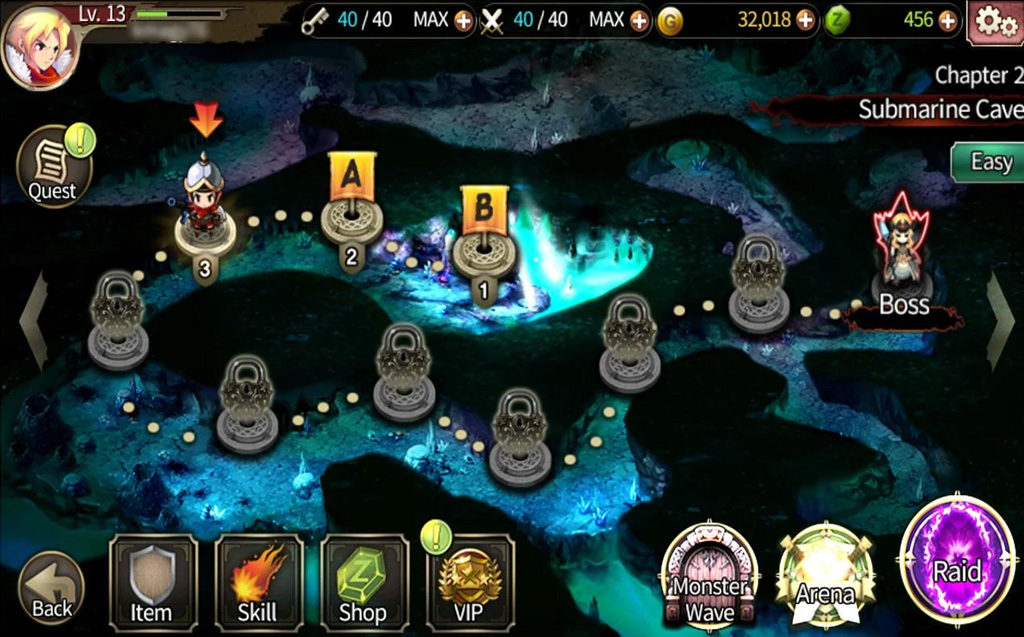Image resolution: width=1024 pixels, height=637 pixels.
Task: Open the Skill menu
Action: pos(258,583)
